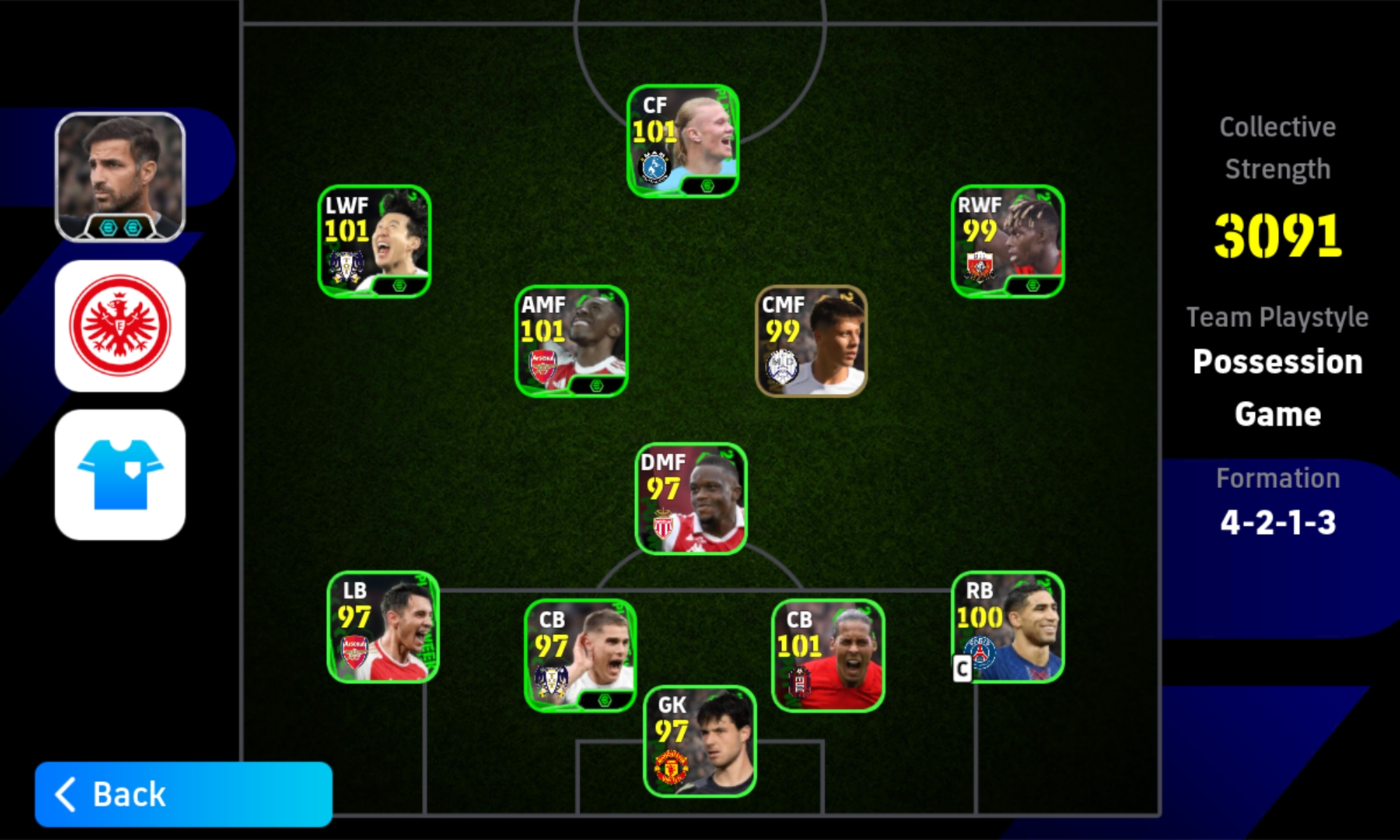The width and height of the screenshot is (1400, 840).
Task: Select the red eagle team emblem
Action: (x=120, y=325)
